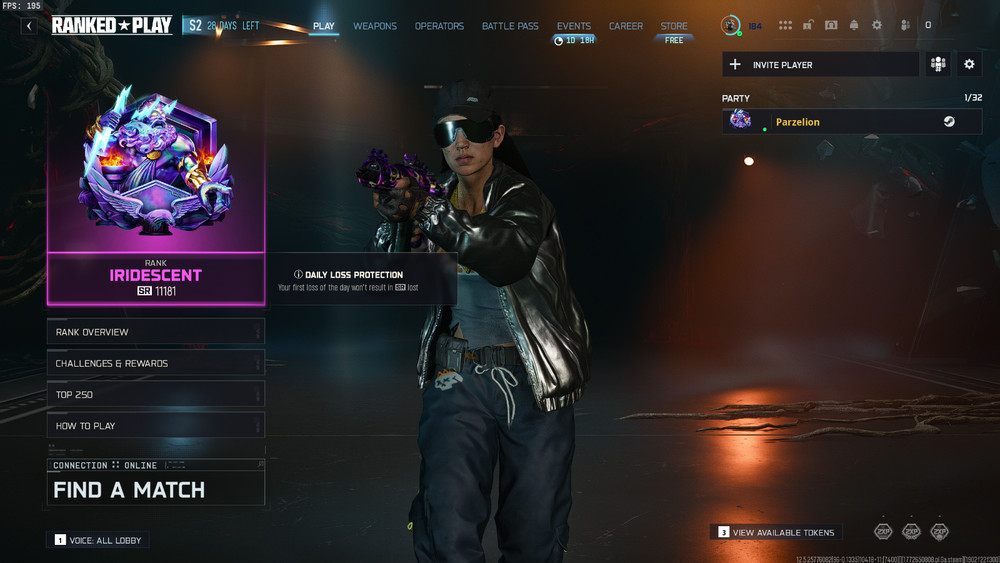This screenshot has width=1000, height=563.
Task: Open the Rank Overview entry
Action: click(x=155, y=332)
